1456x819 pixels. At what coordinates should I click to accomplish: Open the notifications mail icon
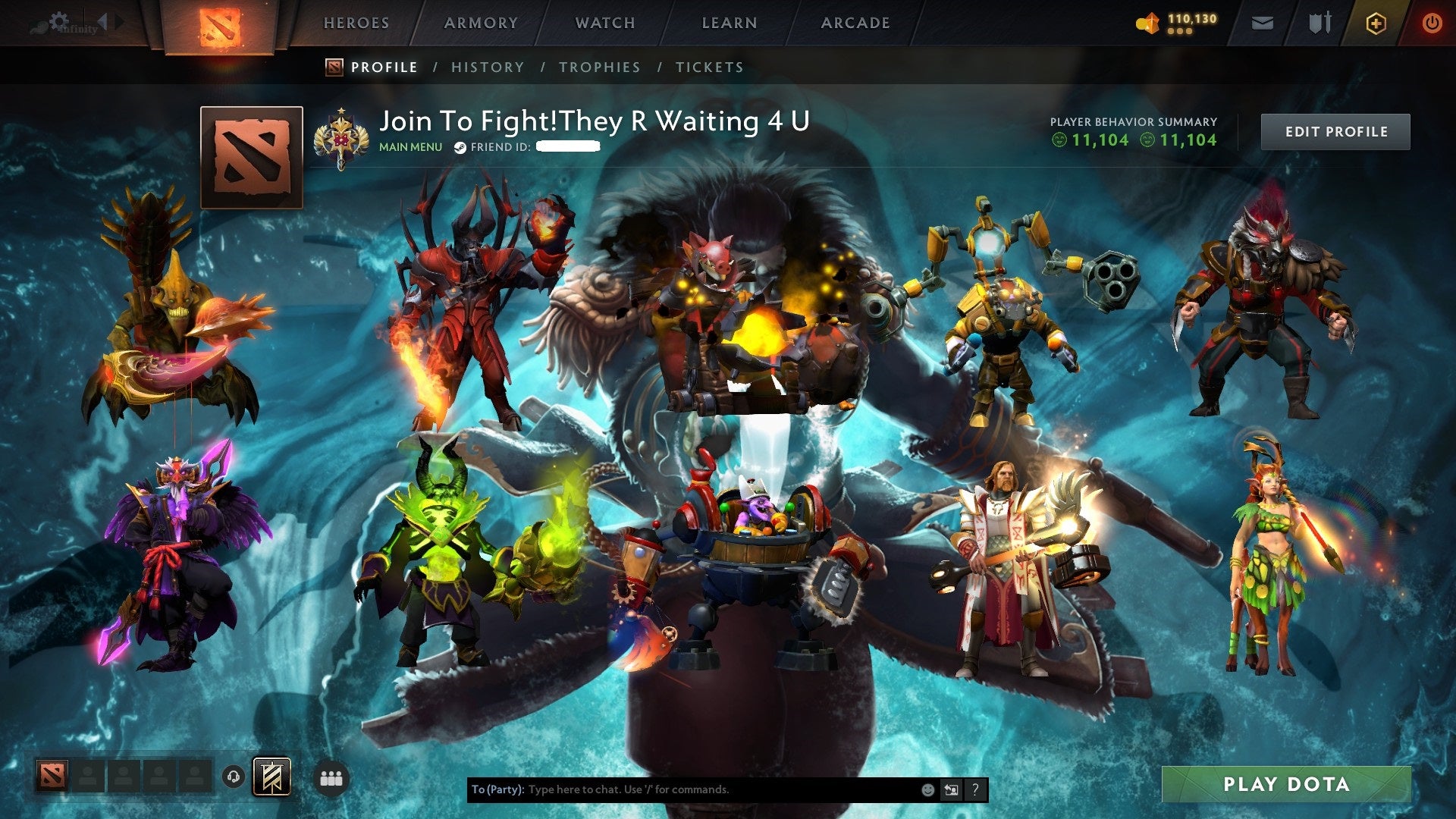[1263, 23]
